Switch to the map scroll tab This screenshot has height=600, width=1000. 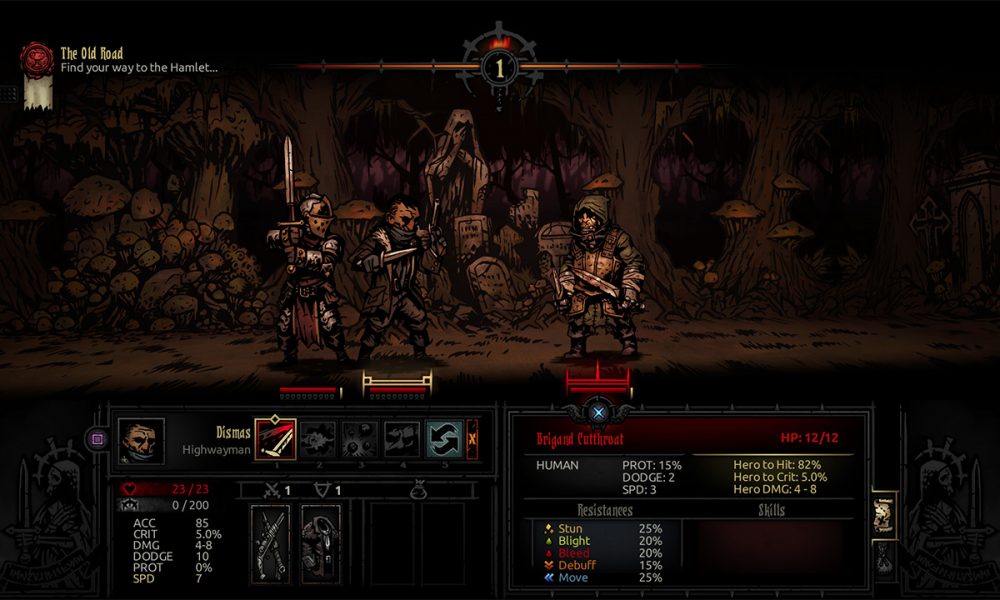pyautogui.click(x=884, y=513)
